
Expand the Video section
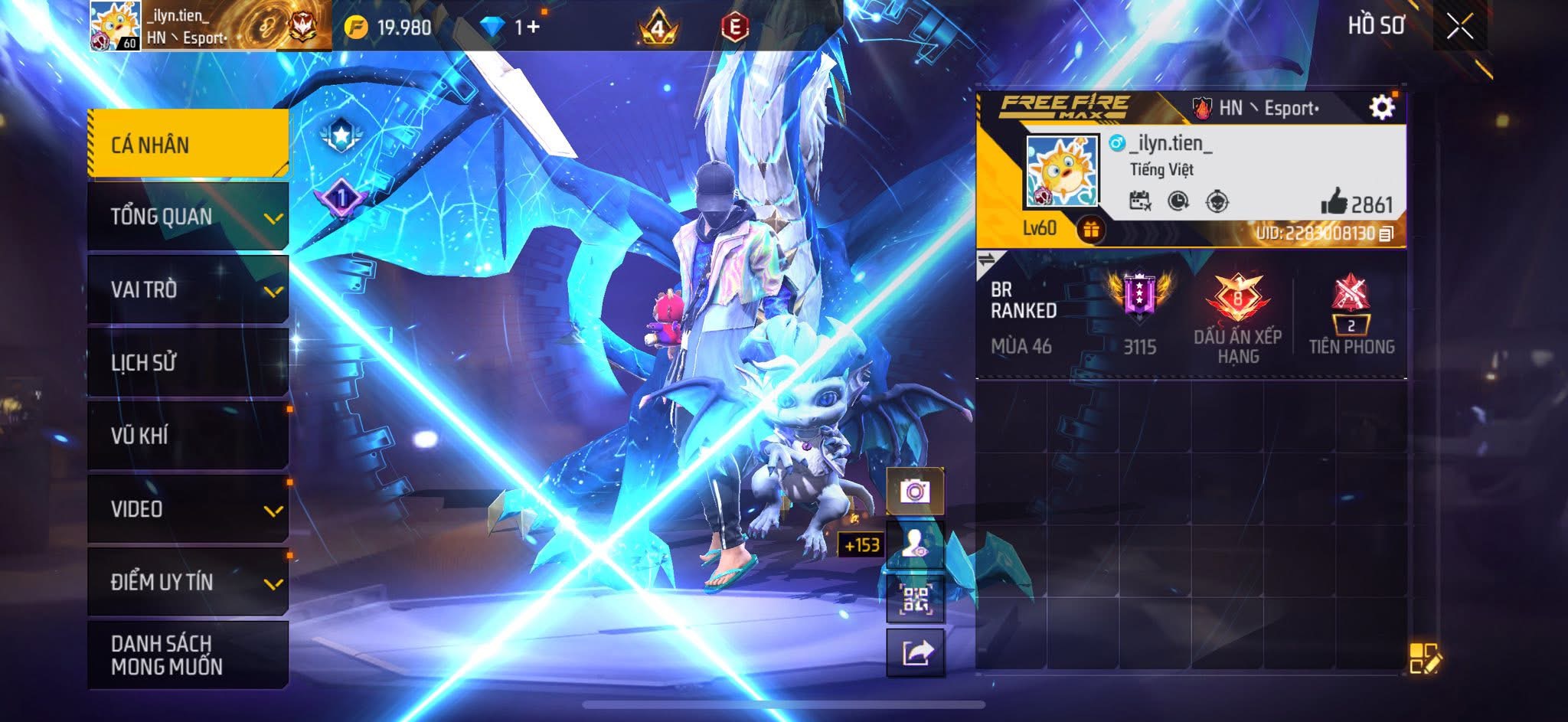coord(188,509)
